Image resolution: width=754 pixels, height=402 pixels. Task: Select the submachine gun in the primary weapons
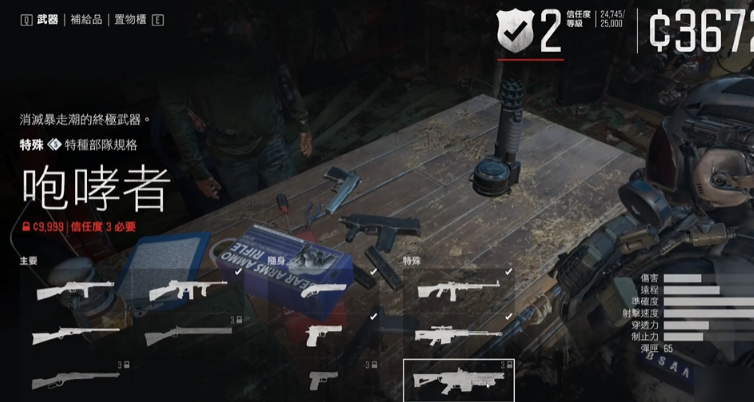point(75,290)
